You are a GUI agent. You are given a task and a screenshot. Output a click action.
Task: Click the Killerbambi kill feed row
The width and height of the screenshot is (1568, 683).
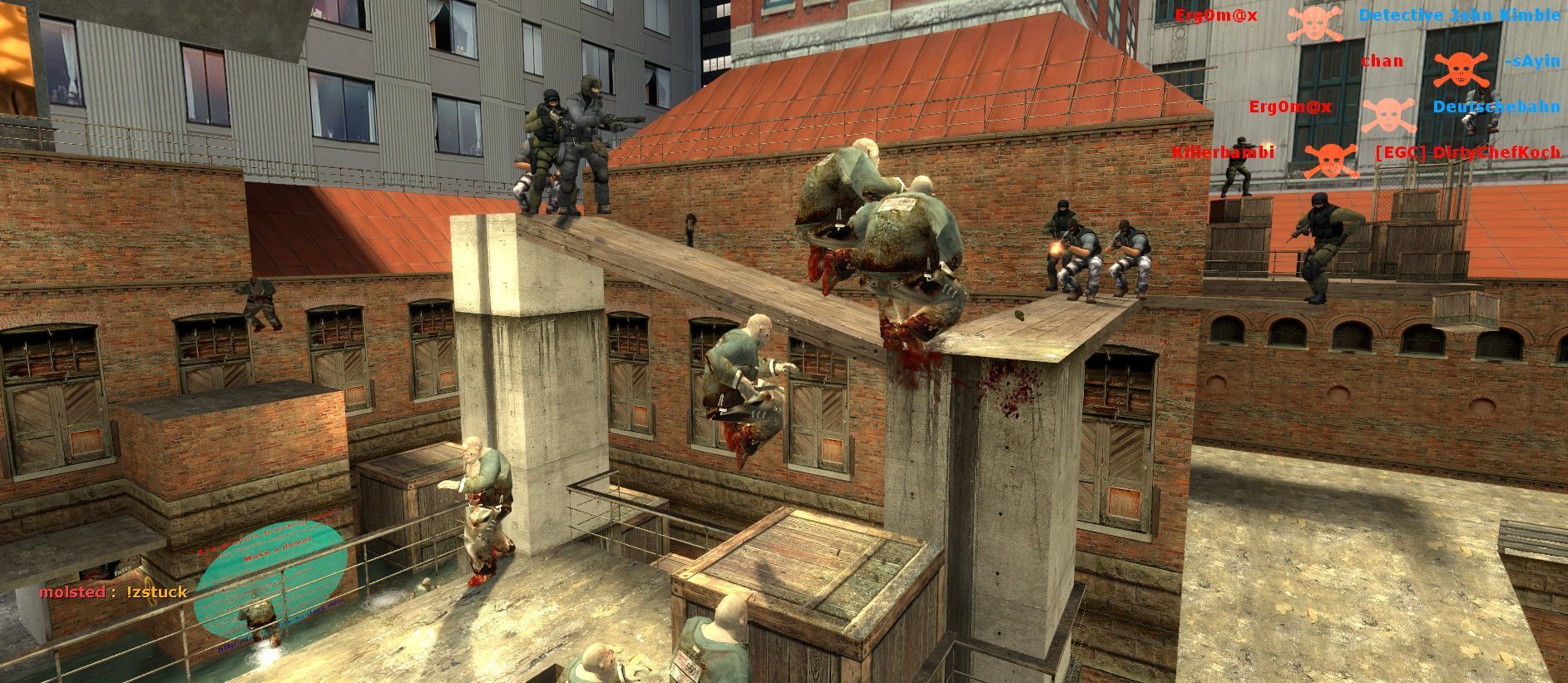1364,153
